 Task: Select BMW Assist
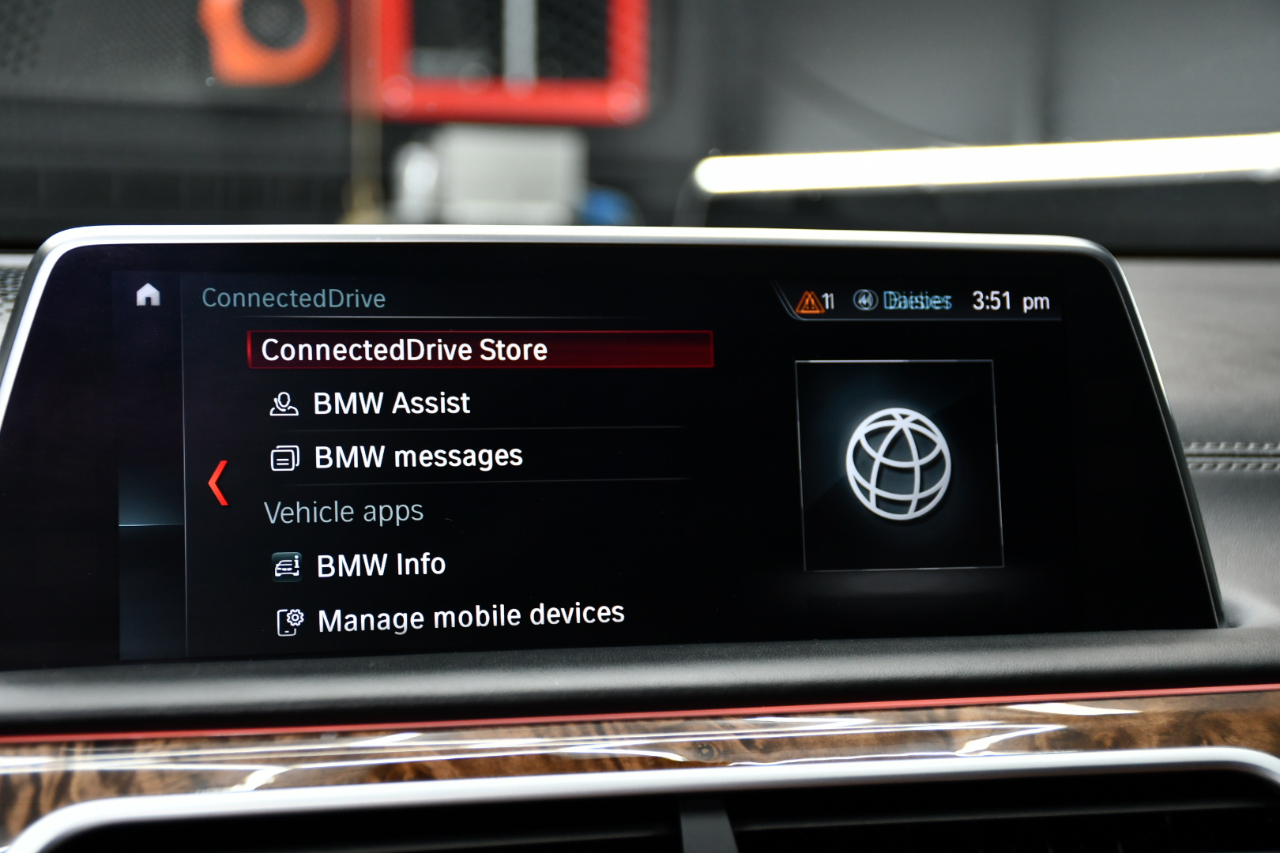click(390, 403)
